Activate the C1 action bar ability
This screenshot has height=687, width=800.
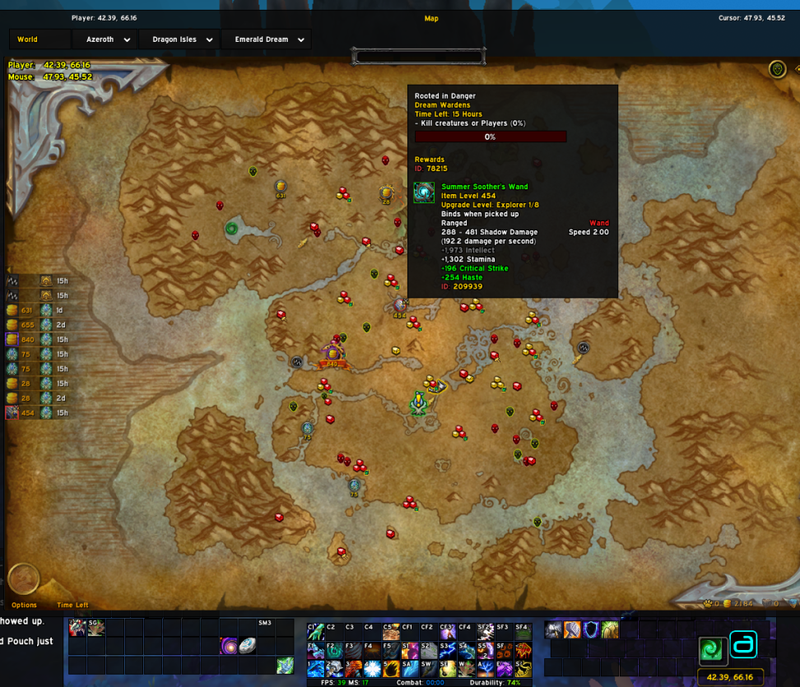point(315,631)
